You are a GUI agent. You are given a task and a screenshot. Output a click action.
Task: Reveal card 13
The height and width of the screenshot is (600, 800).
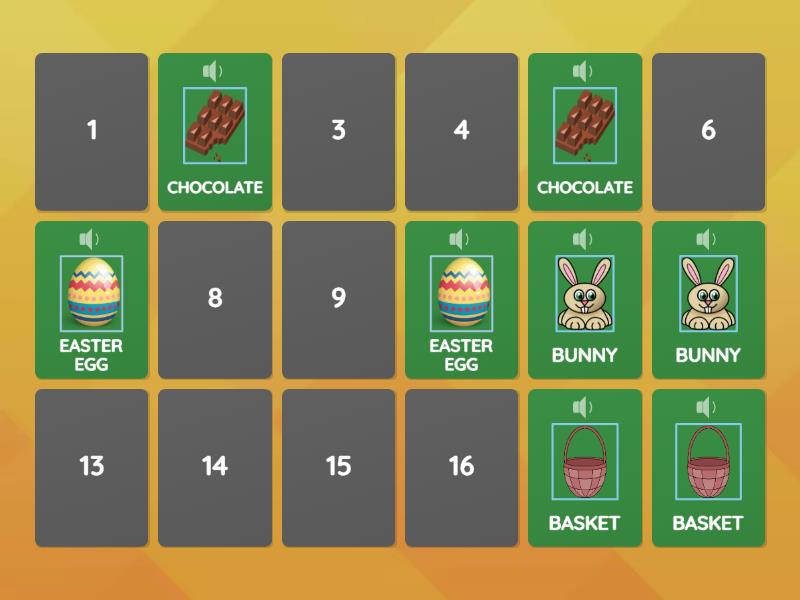coord(91,467)
